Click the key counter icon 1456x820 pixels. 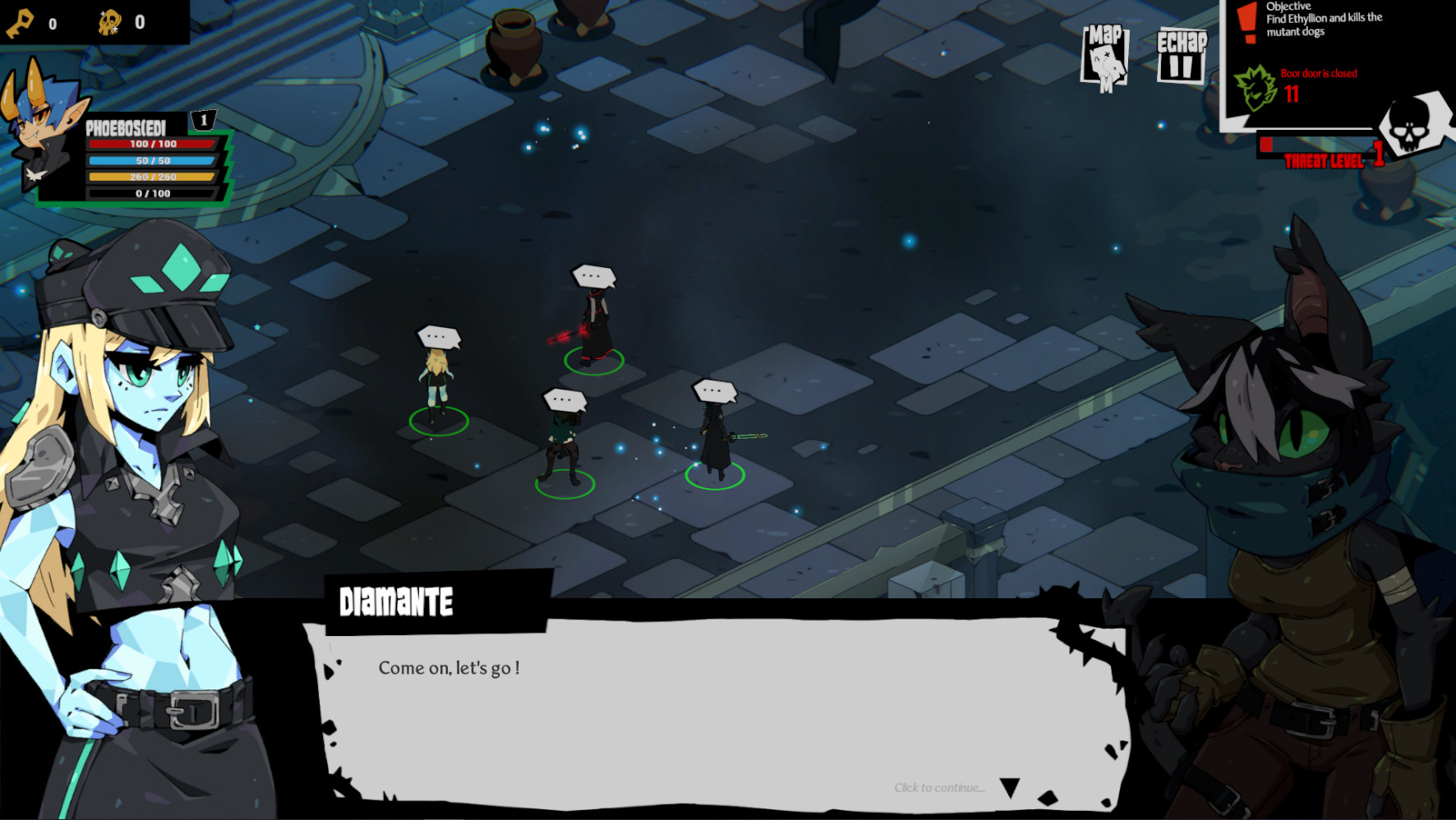21,21
